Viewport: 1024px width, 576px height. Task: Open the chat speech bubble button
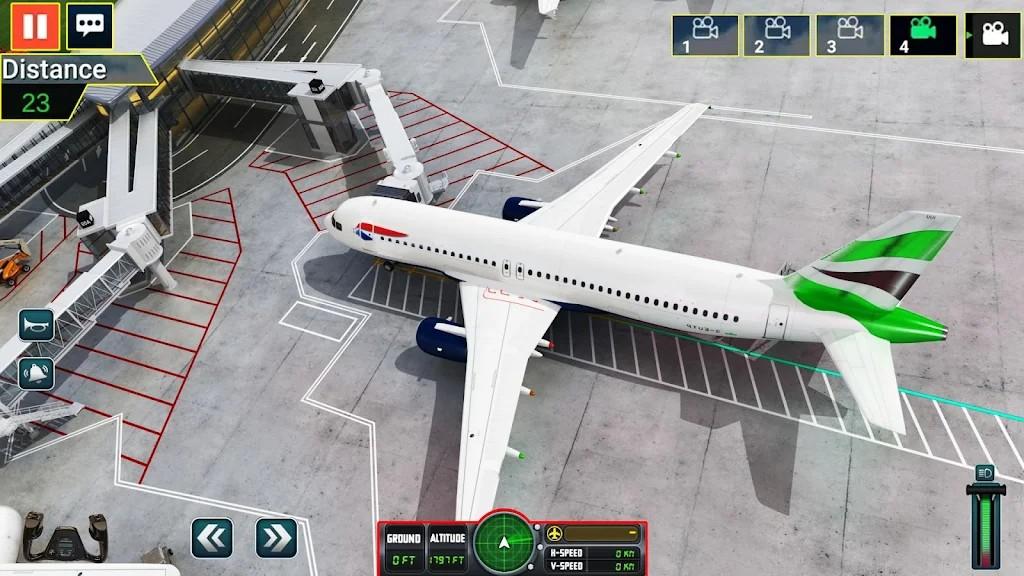click(x=89, y=26)
